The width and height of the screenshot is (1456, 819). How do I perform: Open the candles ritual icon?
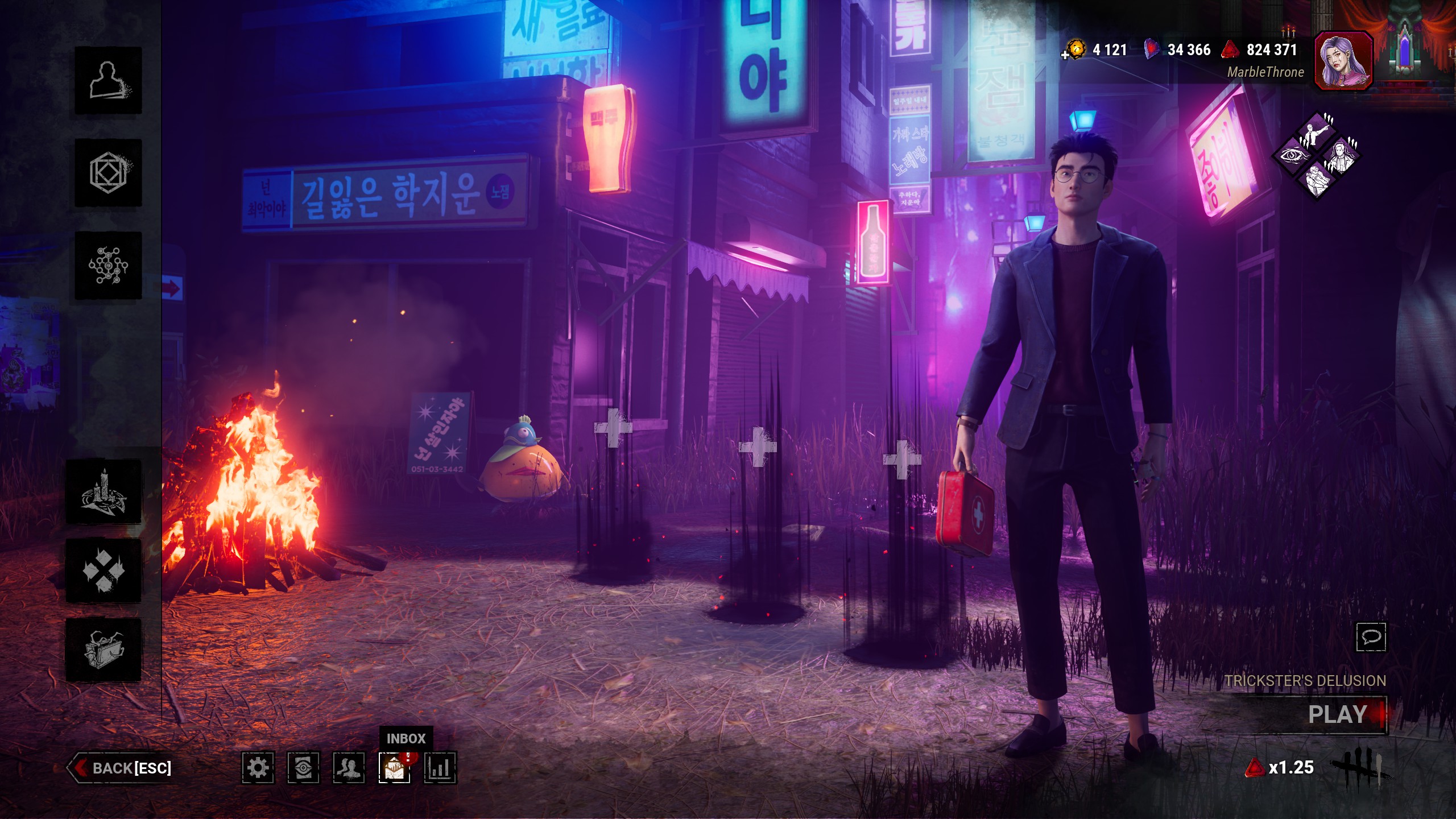(104, 493)
